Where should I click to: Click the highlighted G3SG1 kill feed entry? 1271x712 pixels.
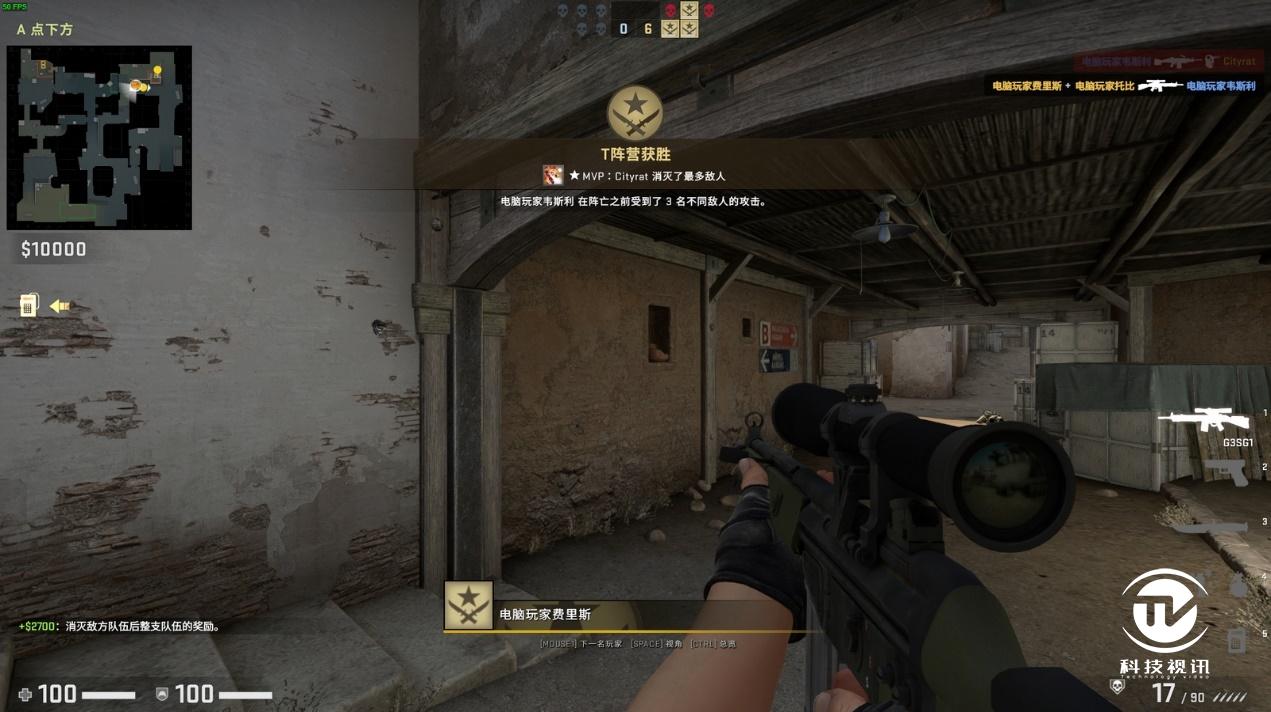click(1123, 87)
